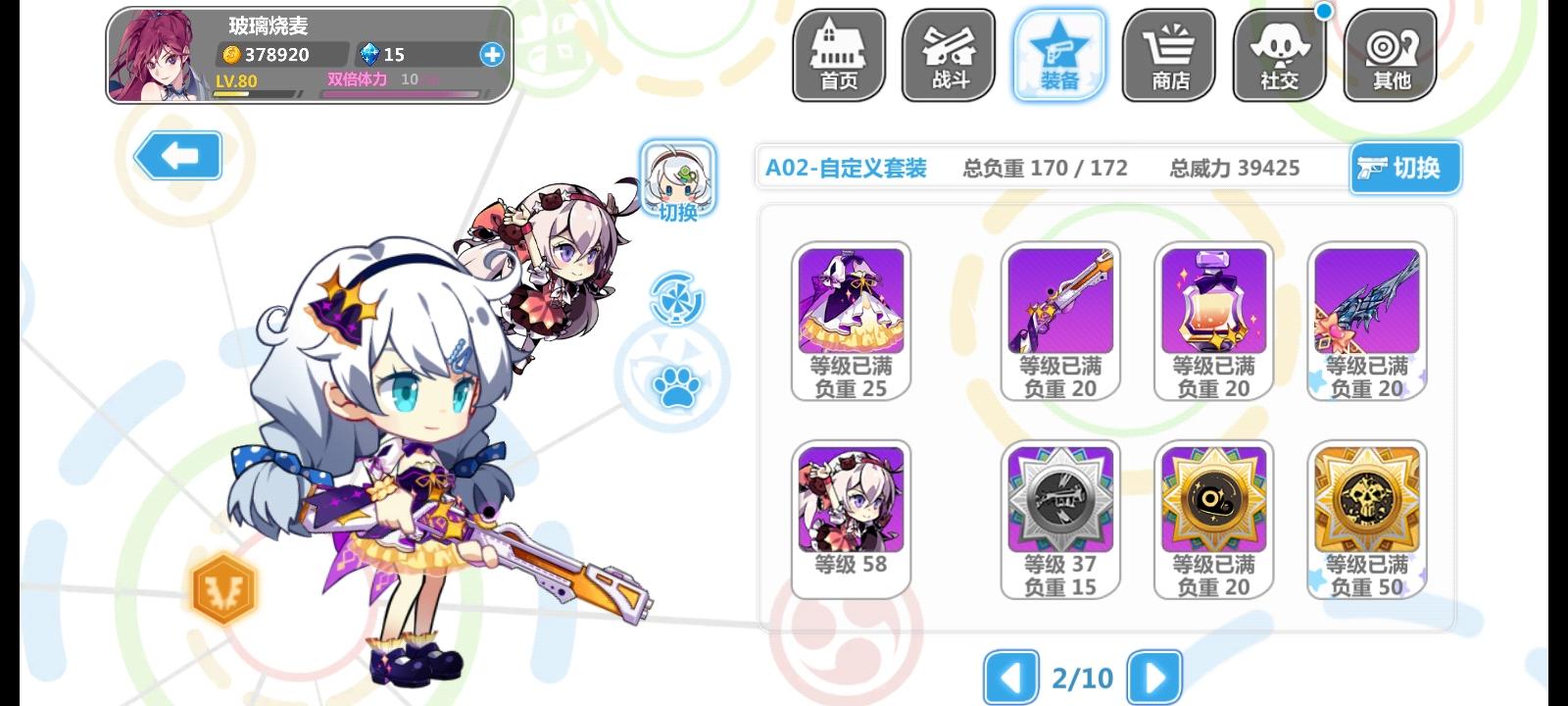Open the 社交 social icon
Screen dimensions: 1568x706
(1279, 54)
